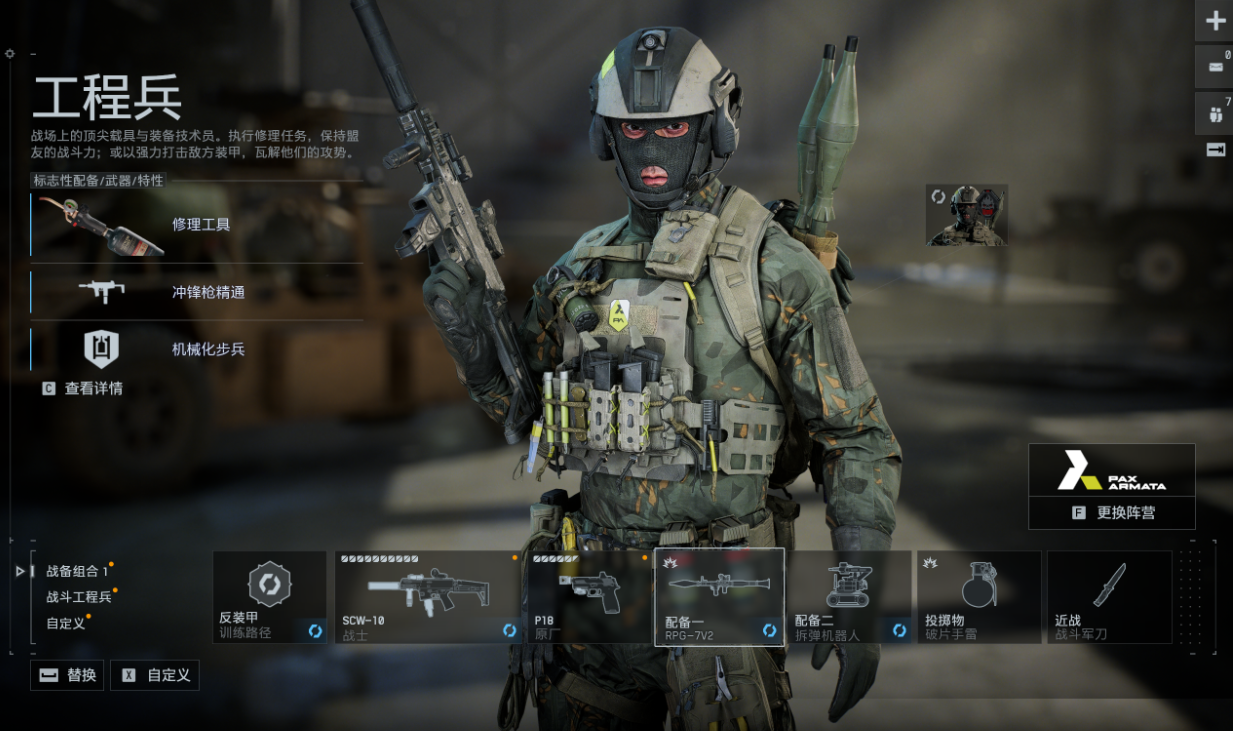Image resolution: width=1233 pixels, height=731 pixels.
Task: Click the 替换 replace button
Action: (x=68, y=675)
